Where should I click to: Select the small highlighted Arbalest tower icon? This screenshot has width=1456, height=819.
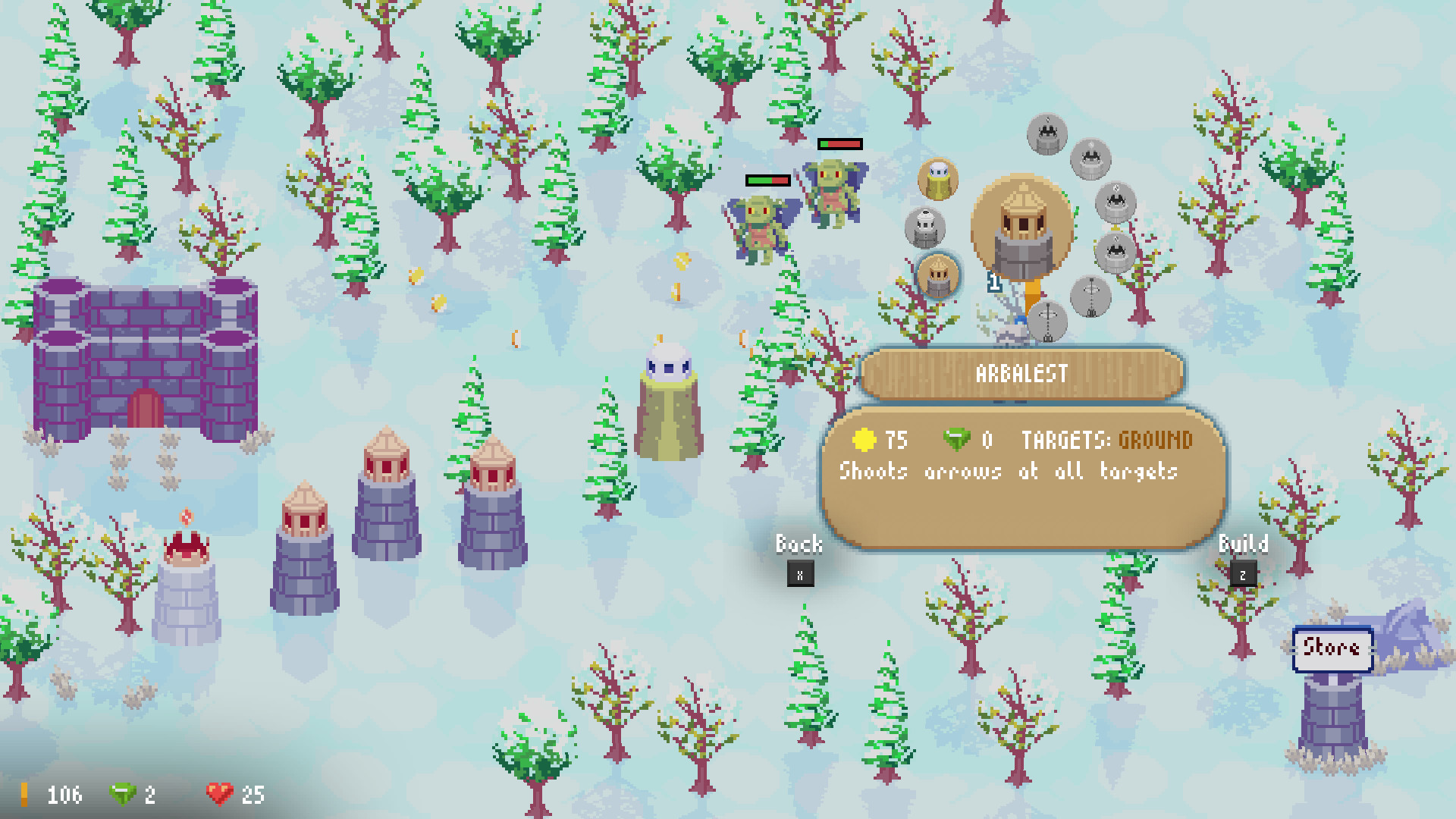[938, 275]
